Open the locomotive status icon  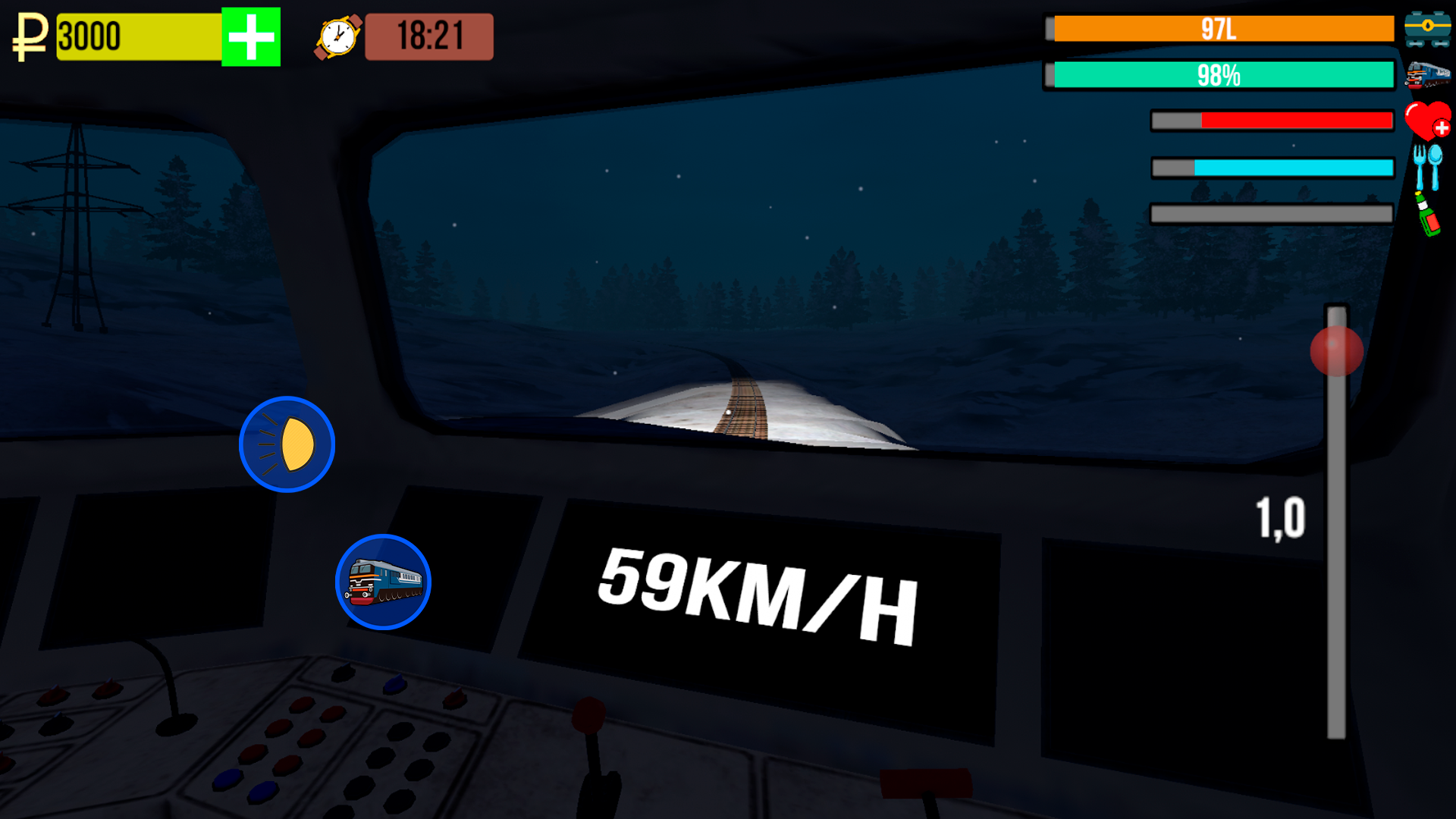coord(1432,76)
